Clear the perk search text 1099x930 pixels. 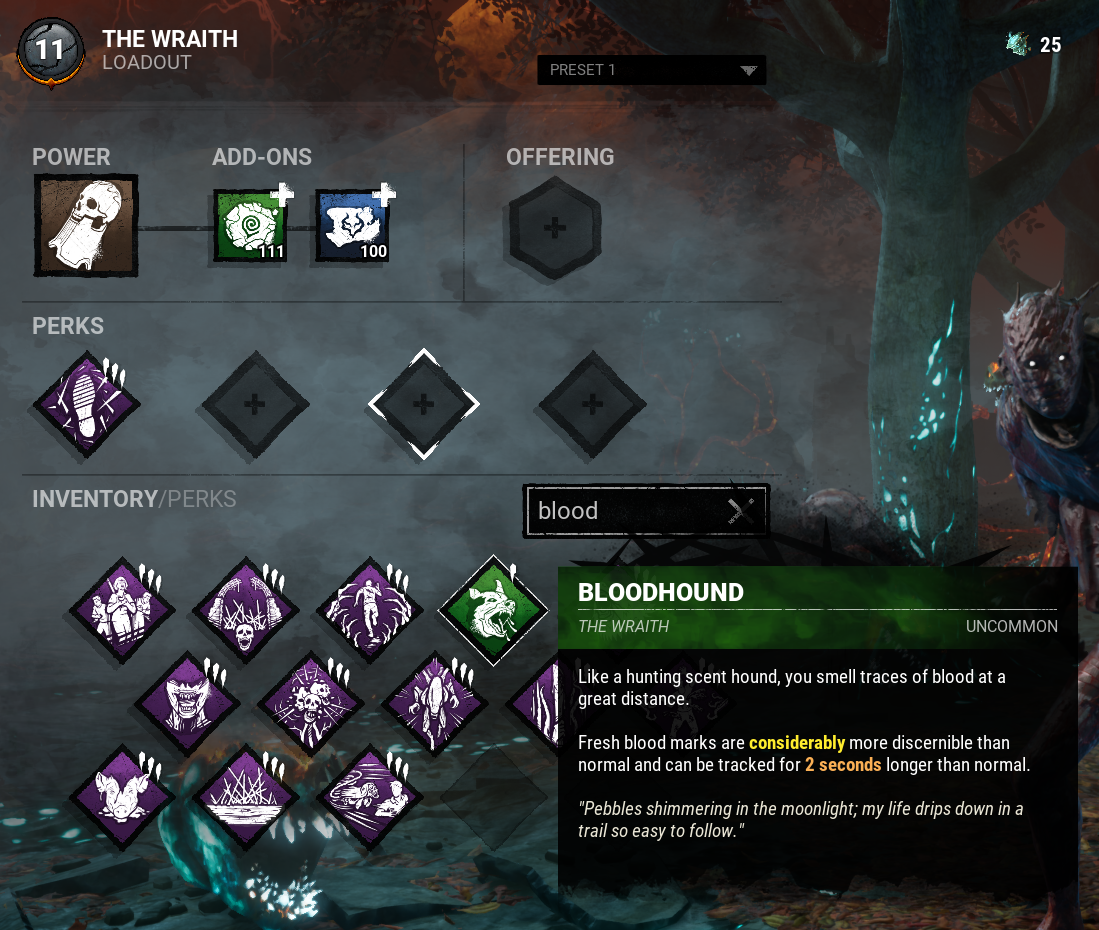pos(740,511)
